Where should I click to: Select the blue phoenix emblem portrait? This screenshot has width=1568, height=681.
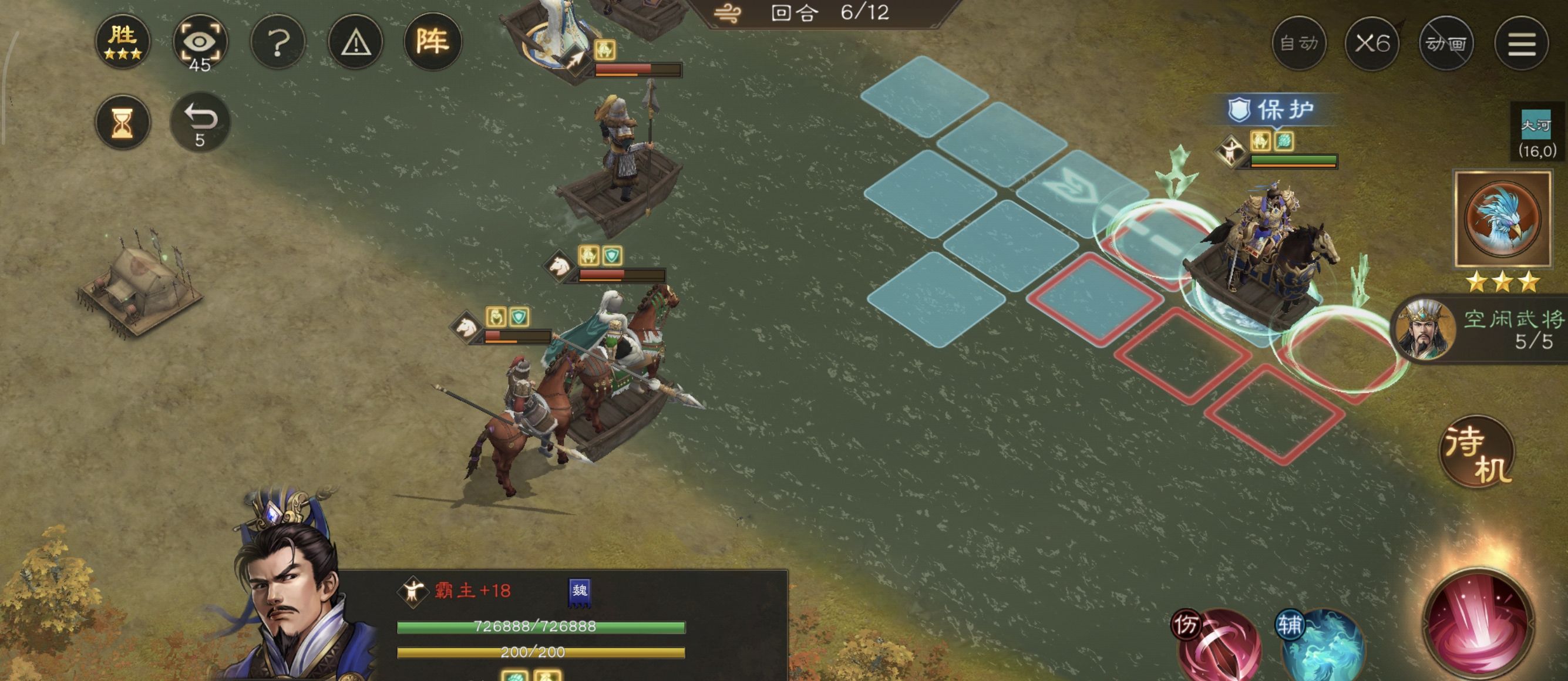tap(1502, 218)
